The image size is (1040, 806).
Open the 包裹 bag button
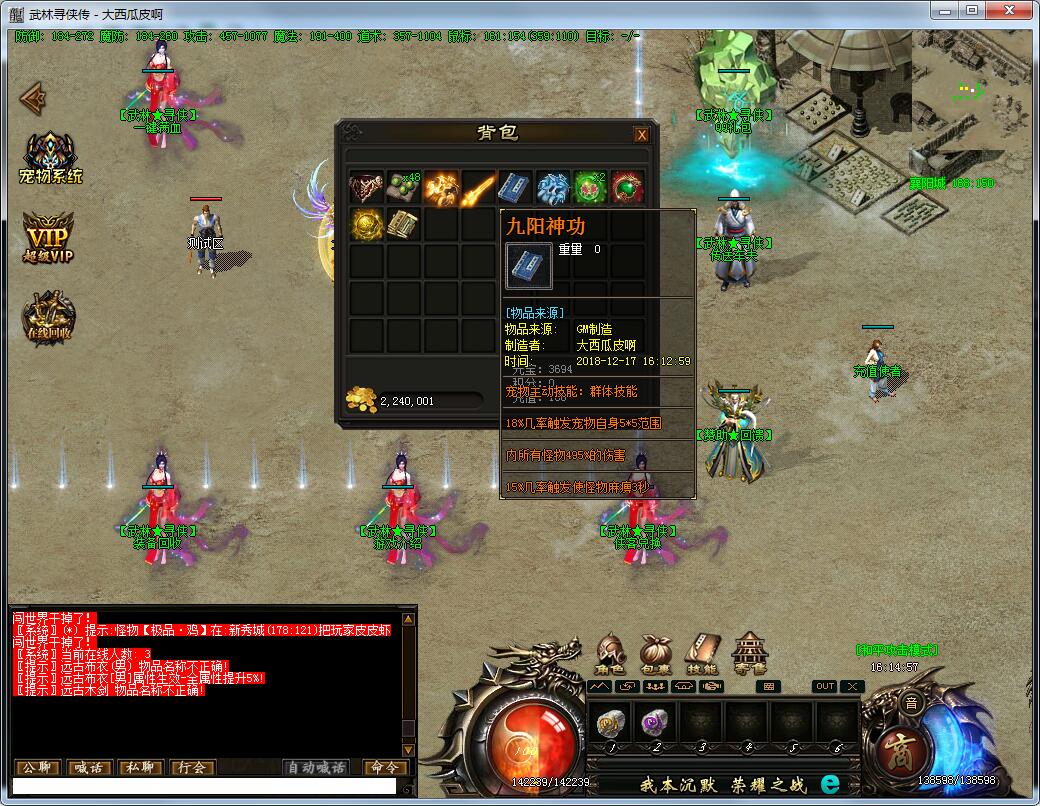[656, 654]
